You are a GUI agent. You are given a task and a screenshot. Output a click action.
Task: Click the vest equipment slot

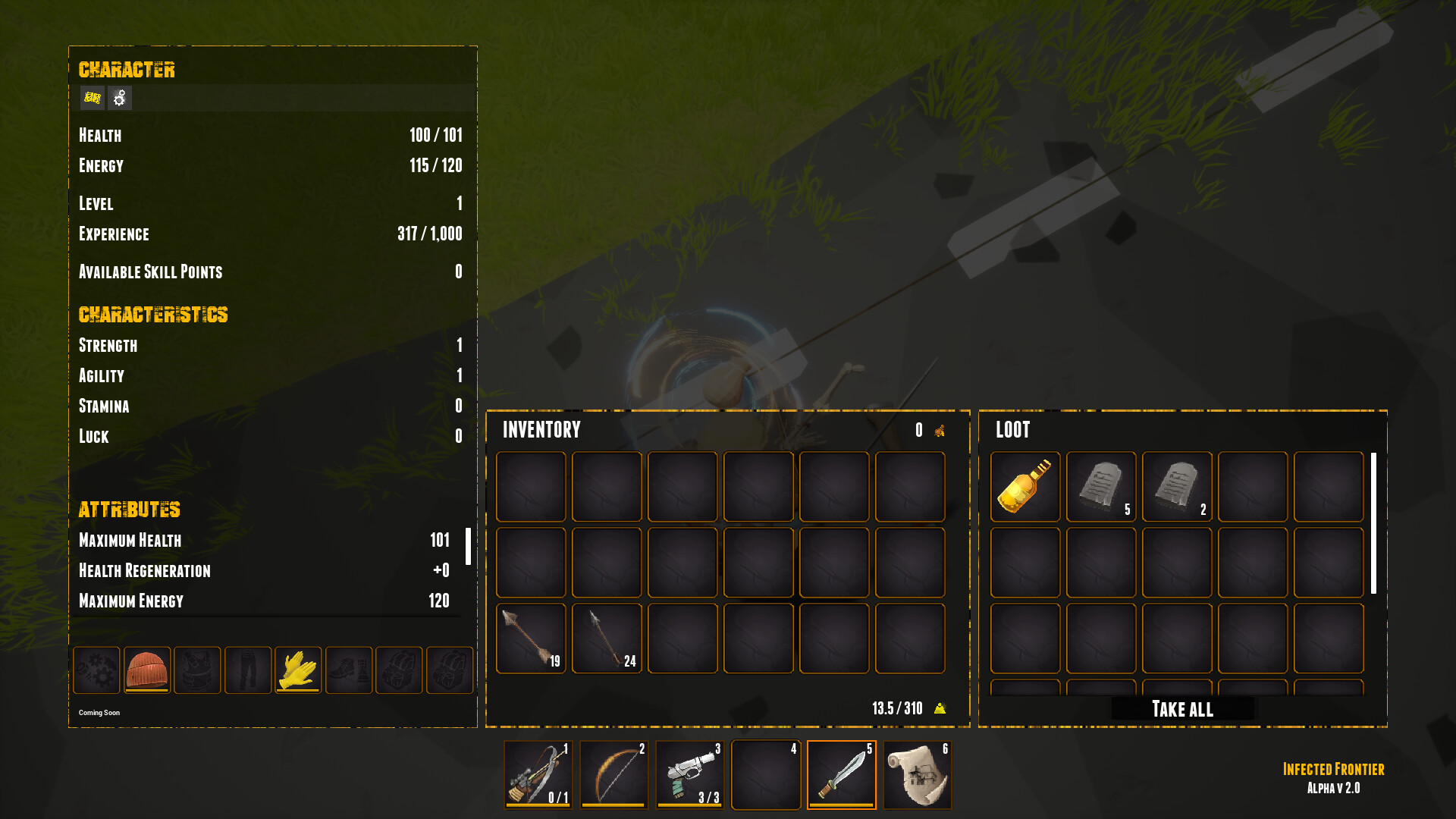(x=197, y=670)
